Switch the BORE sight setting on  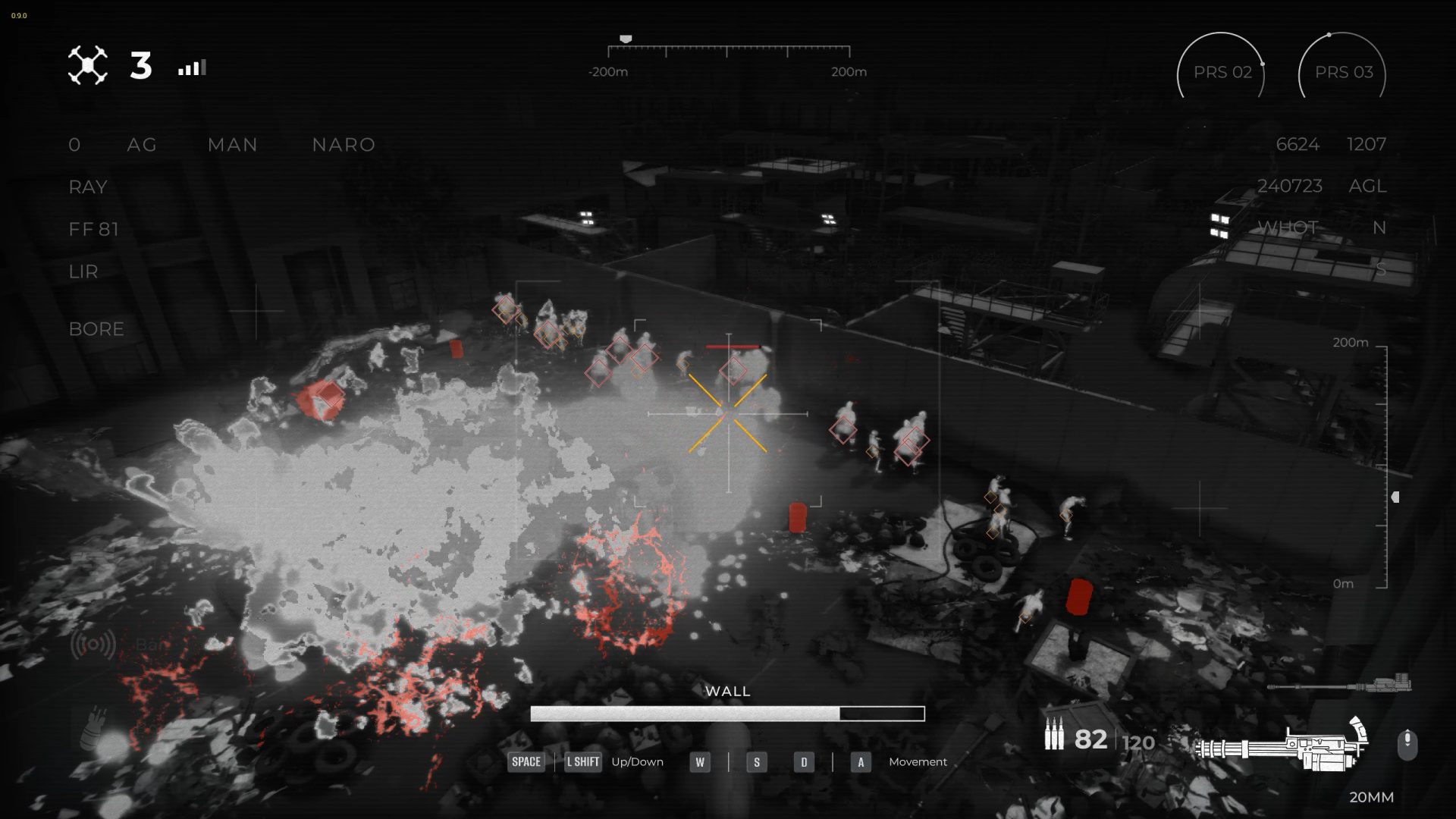[96, 329]
